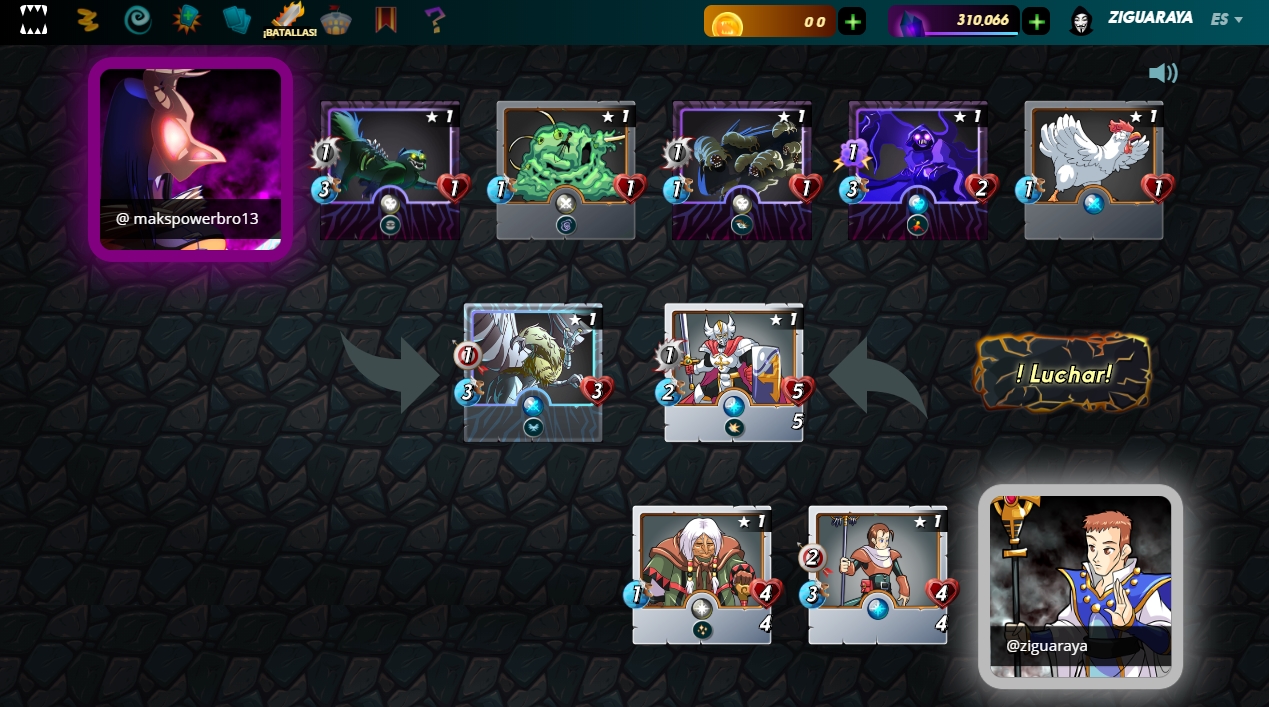Open the purple question mark help
The width and height of the screenshot is (1269, 707).
point(435,19)
